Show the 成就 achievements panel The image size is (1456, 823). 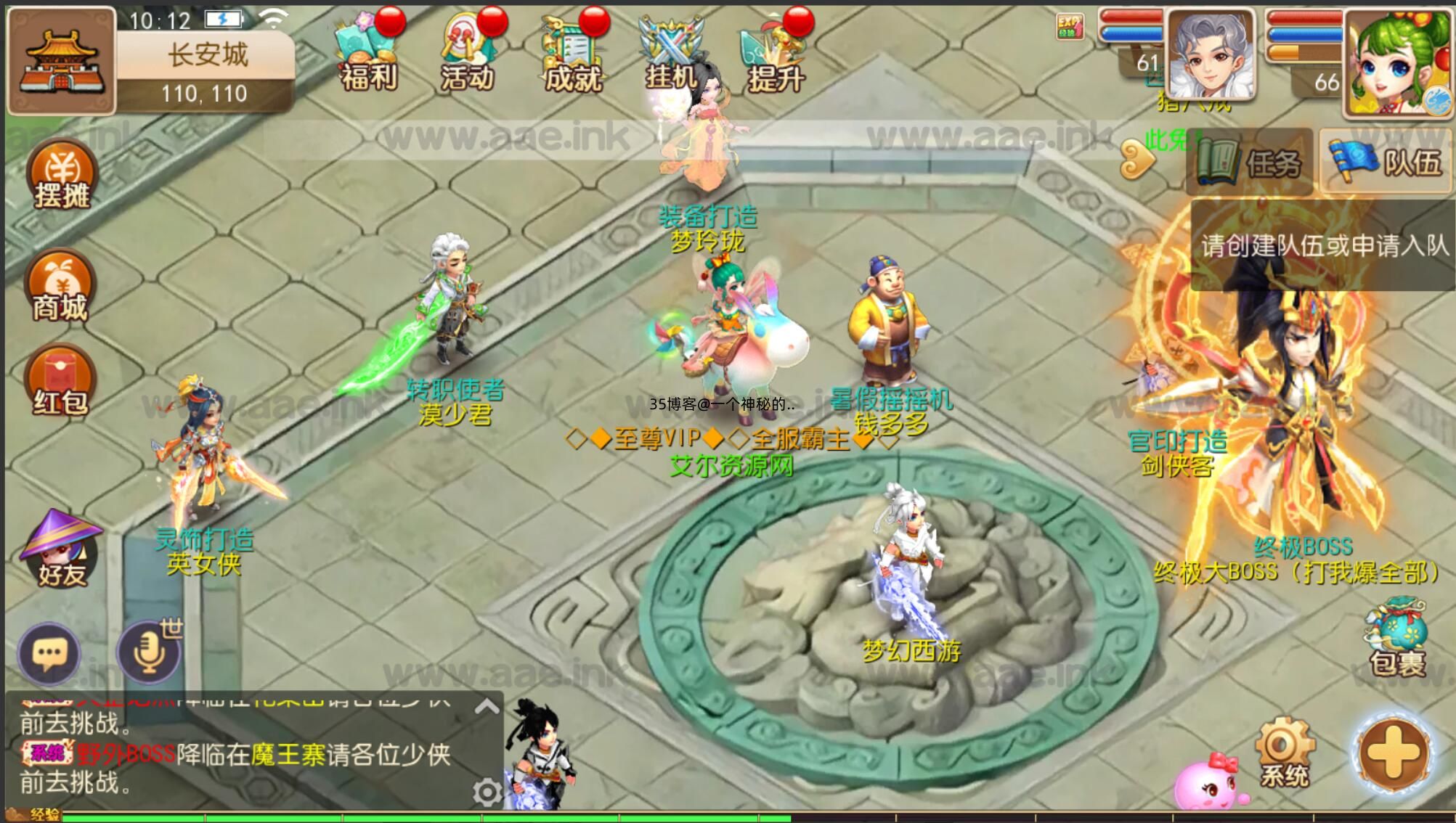[573, 56]
